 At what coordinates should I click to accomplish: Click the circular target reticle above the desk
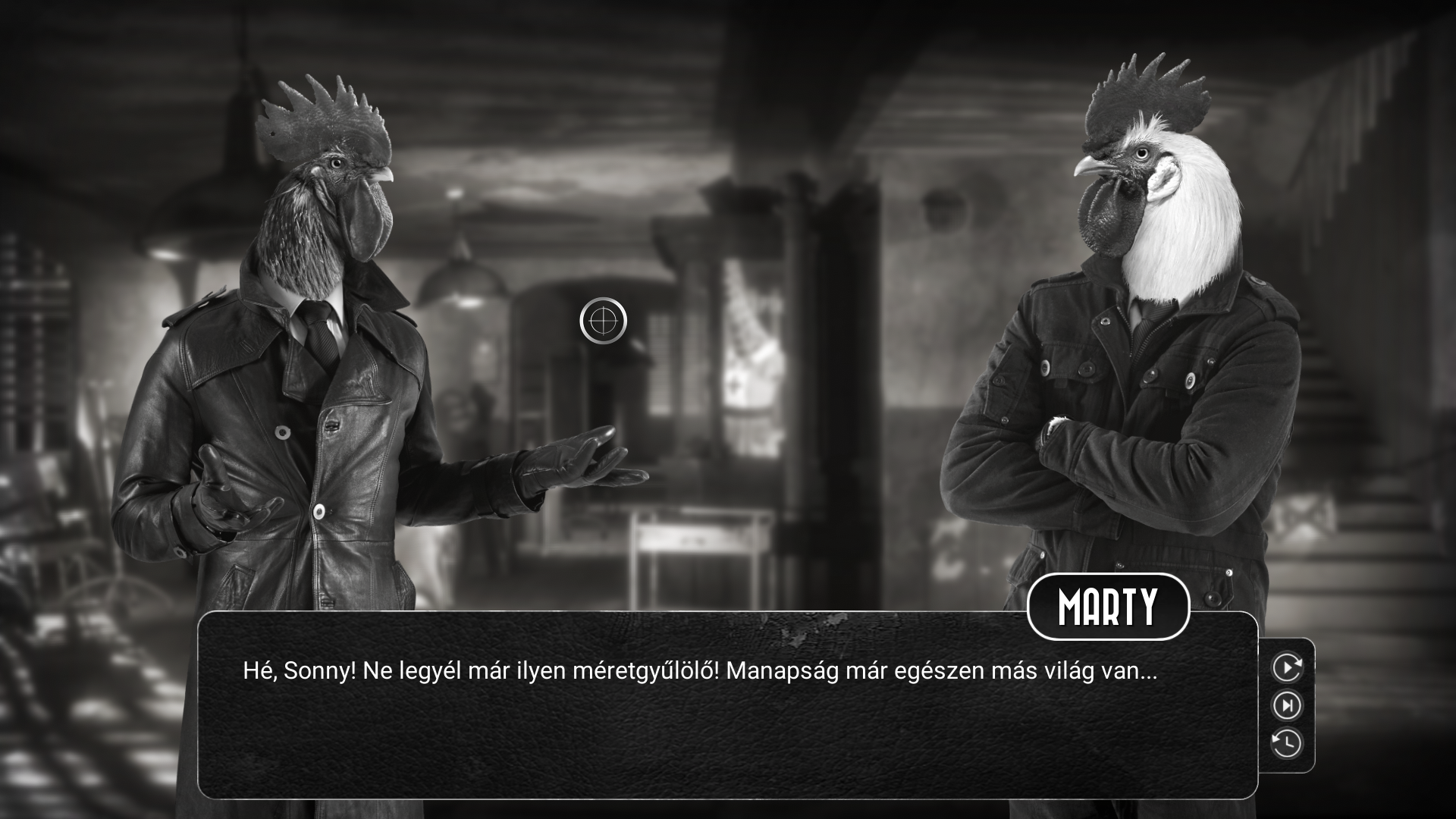tap(603, 322)
